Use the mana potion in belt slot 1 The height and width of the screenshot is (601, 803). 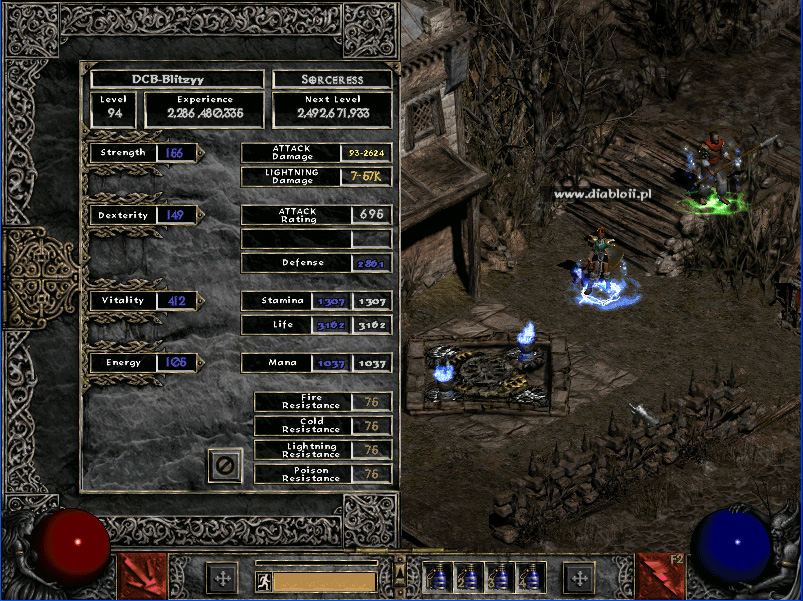click(438, 578)
